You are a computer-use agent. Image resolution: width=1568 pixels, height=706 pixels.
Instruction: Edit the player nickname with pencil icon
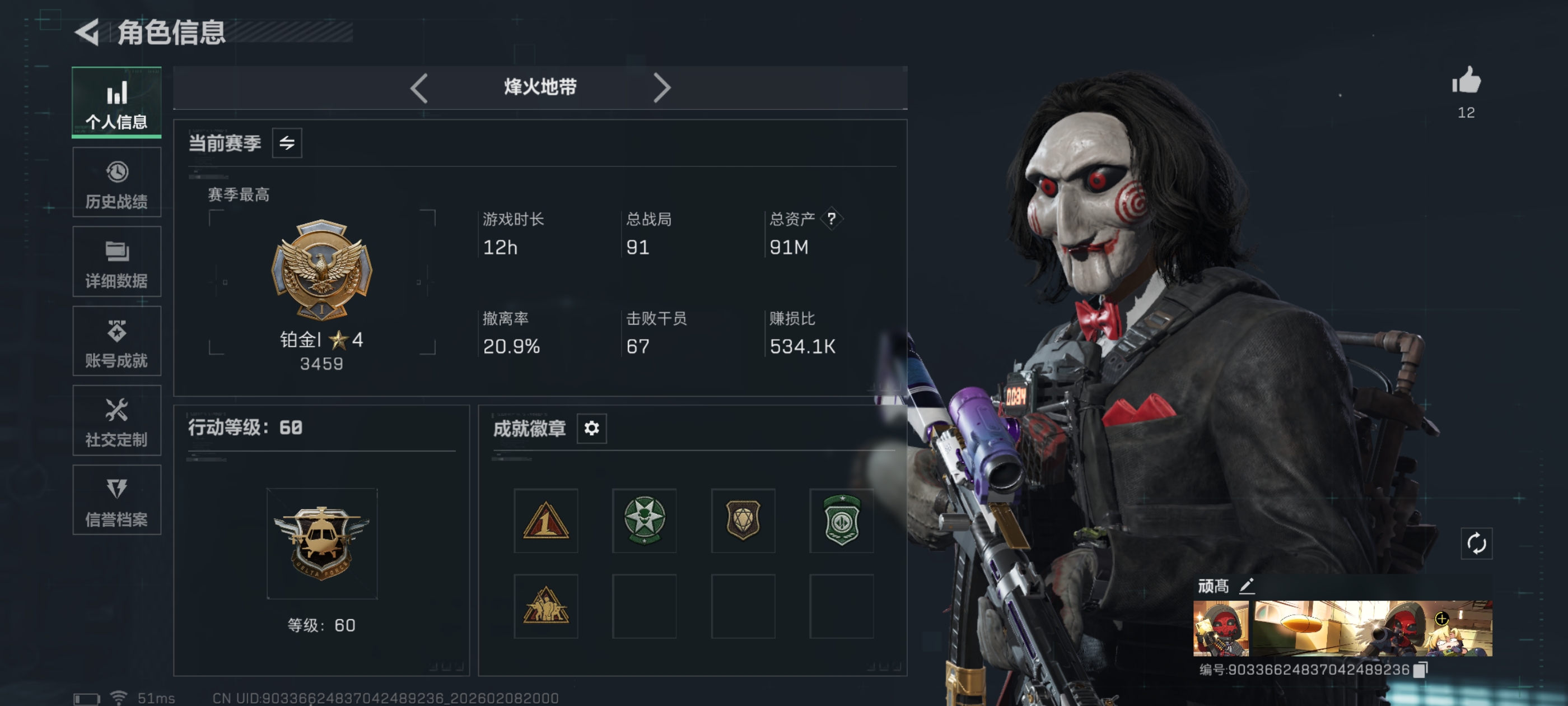coord(1247,586)
